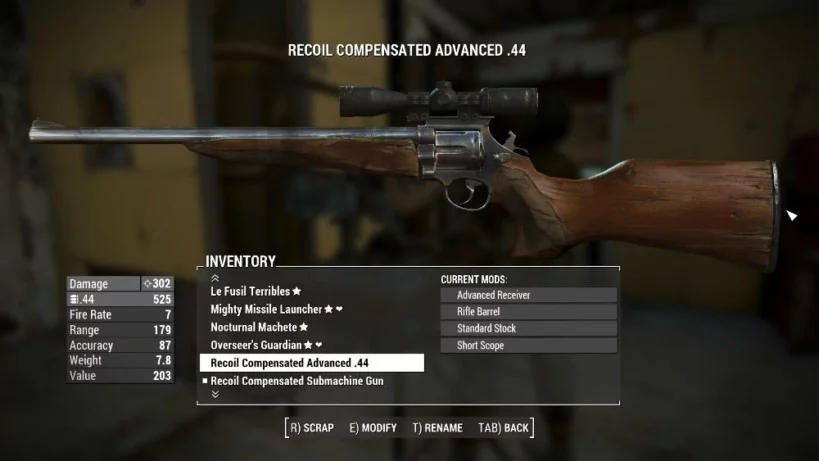Choose the Recoil Compensated Submachine Gun
Image resolution: width=819 pixels, height=461 pixels.
point(297,381)
